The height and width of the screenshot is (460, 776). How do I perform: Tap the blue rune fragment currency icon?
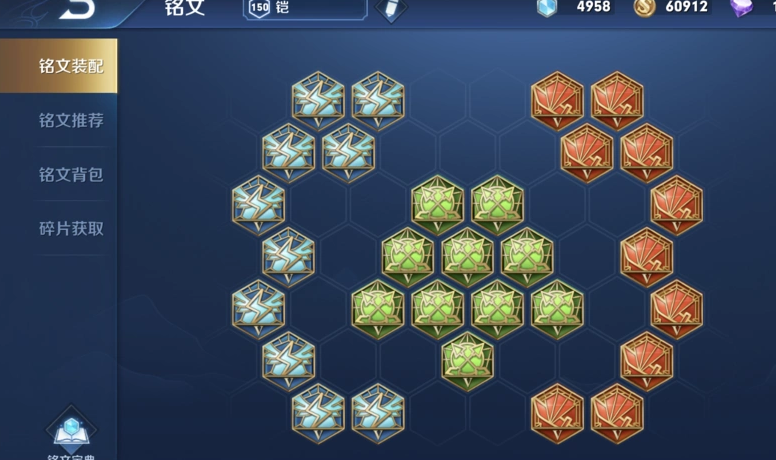(x=546, y=7)
